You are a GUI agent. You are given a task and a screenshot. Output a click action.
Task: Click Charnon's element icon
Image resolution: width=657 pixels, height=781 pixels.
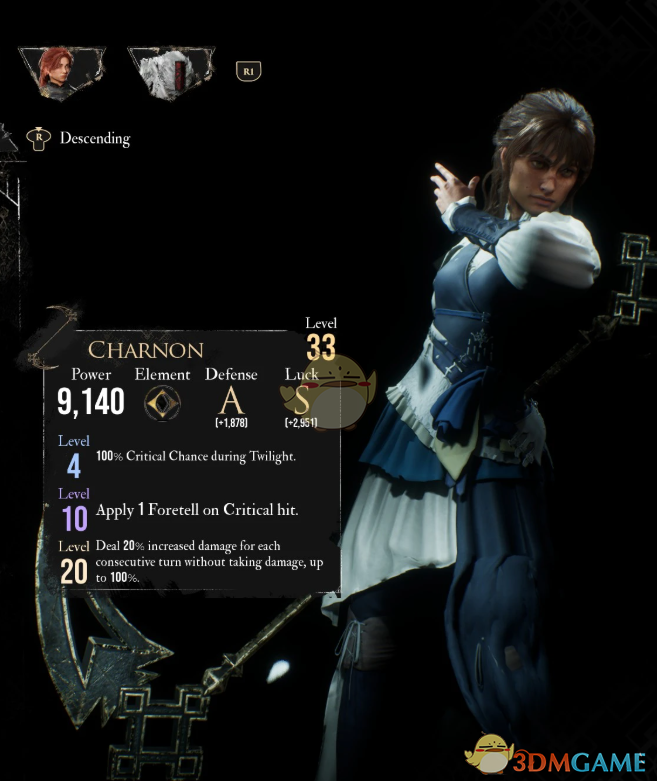162,402
